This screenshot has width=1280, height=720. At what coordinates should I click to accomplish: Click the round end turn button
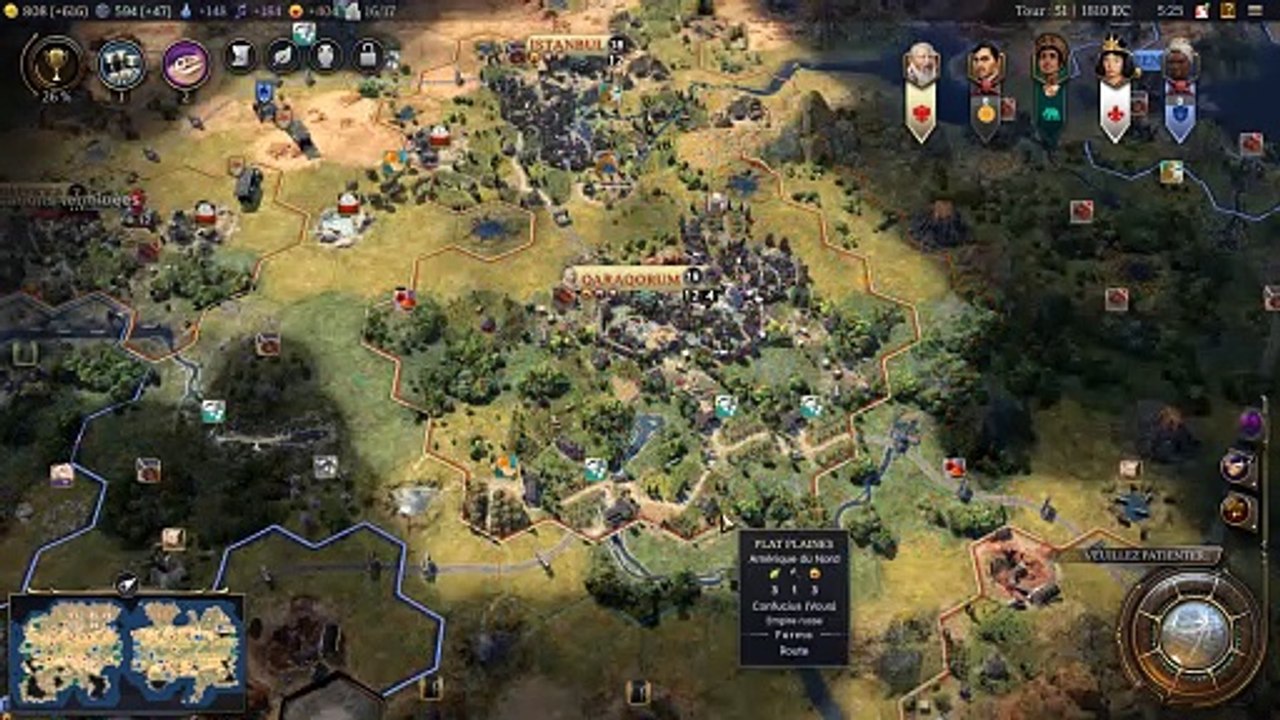1192,634
